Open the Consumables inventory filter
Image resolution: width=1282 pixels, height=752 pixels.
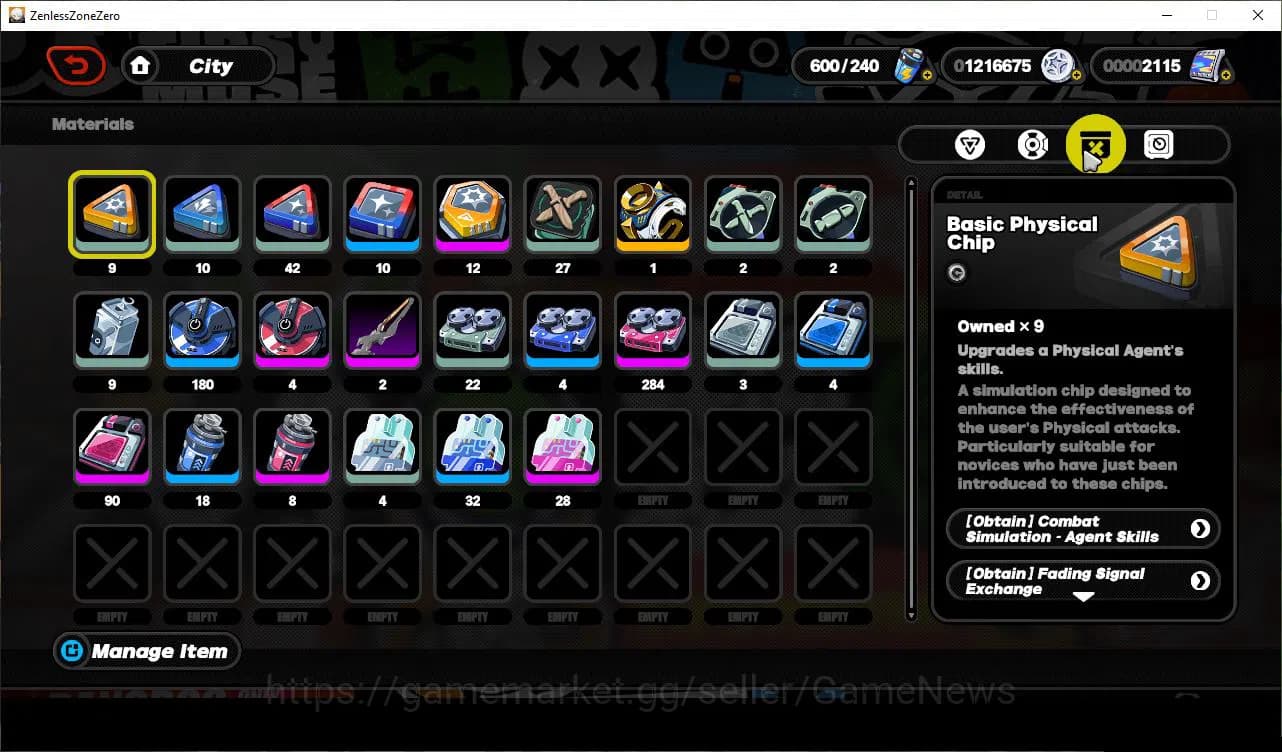pyautogui.click(x=1032, y=145)
